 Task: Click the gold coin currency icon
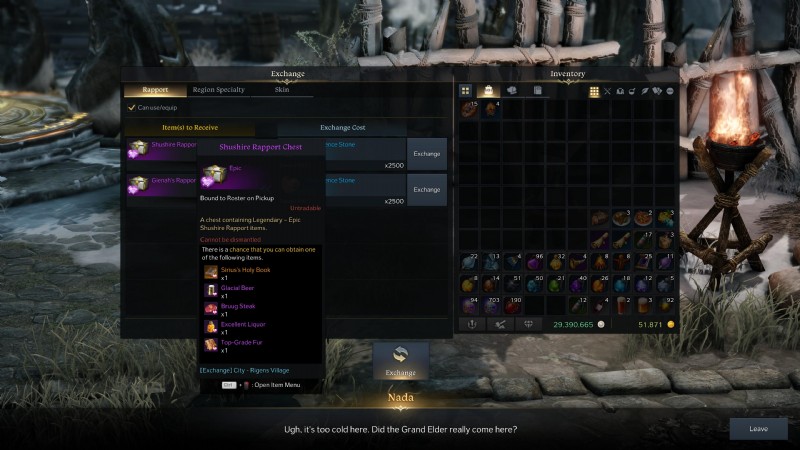click(x=670, y=325)
